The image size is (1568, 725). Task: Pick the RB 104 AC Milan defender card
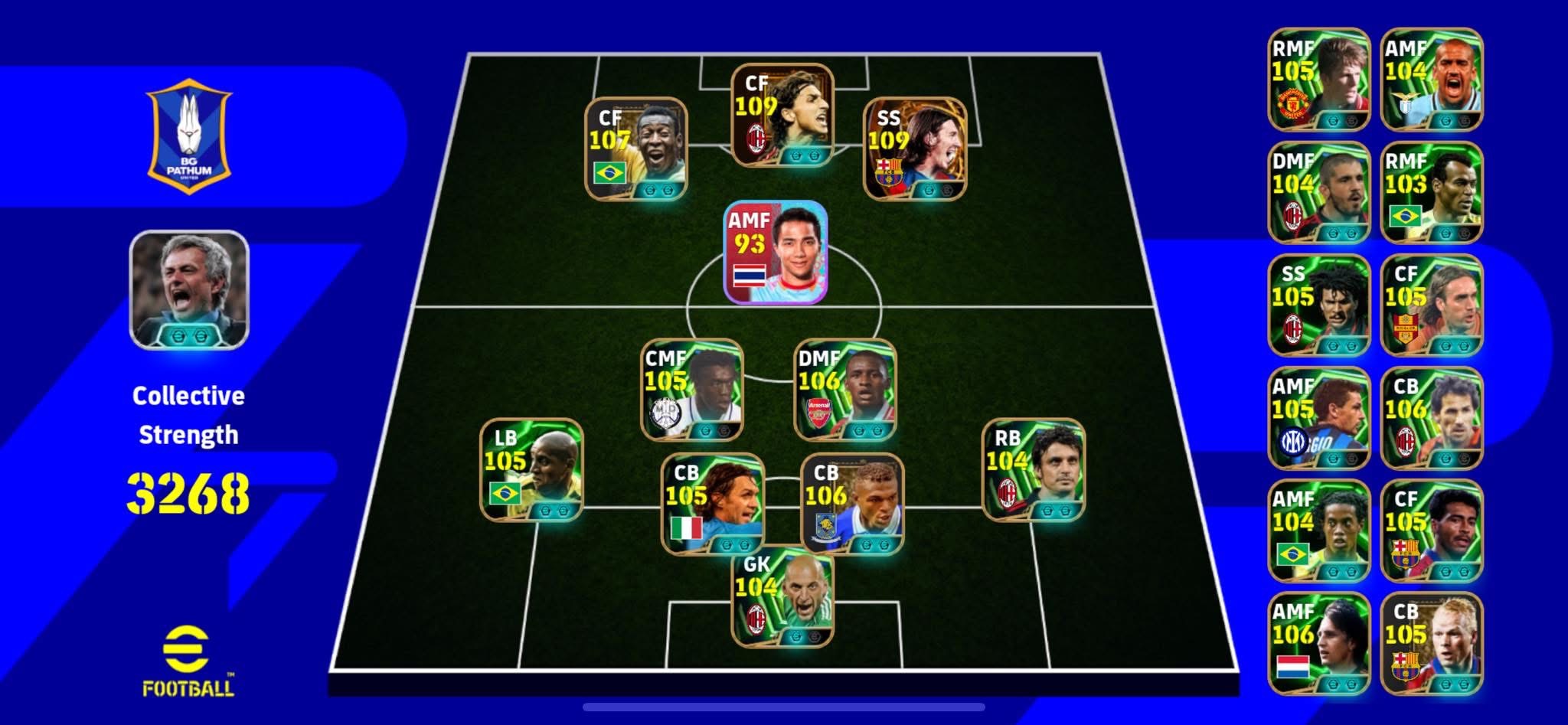pyautogui.click(x=1033, y=470)
